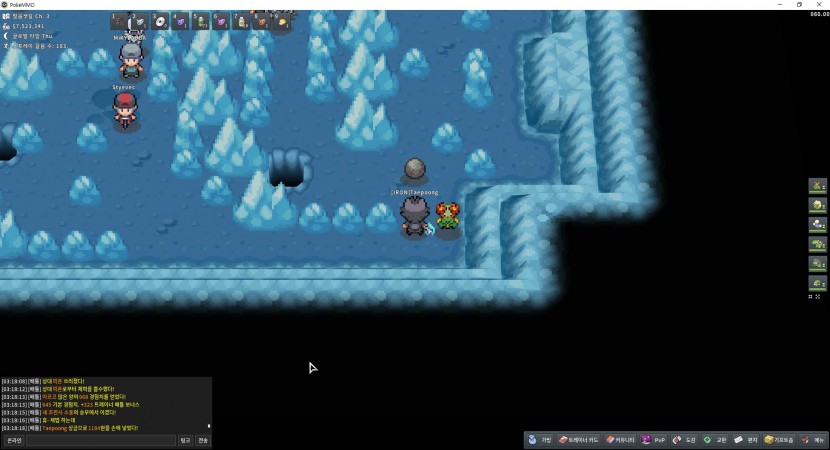Click the chat message input field
The height and width of the screenshot is (450, 830).
[x=101, y=440]
